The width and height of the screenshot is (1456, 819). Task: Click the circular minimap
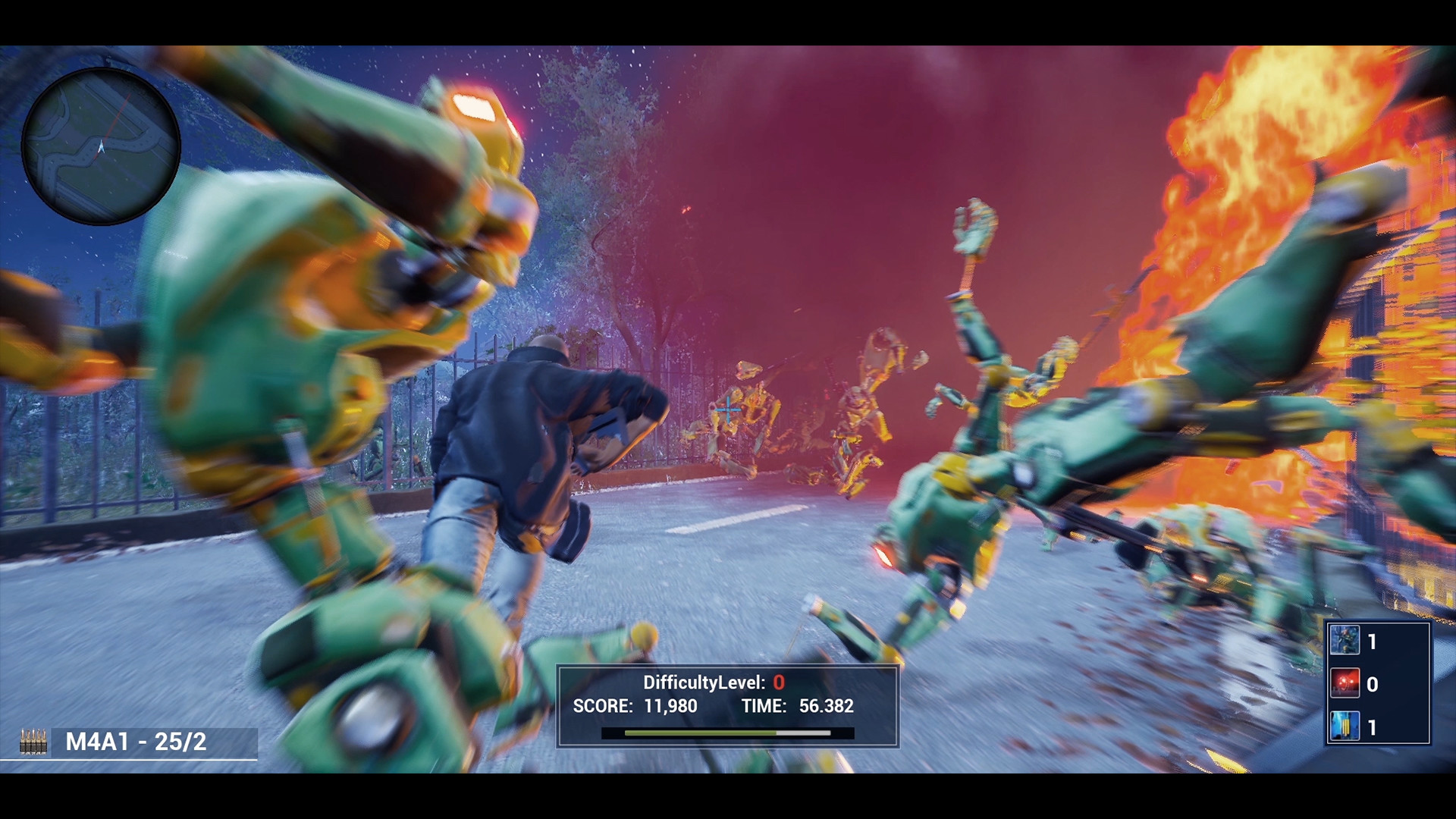101,146
